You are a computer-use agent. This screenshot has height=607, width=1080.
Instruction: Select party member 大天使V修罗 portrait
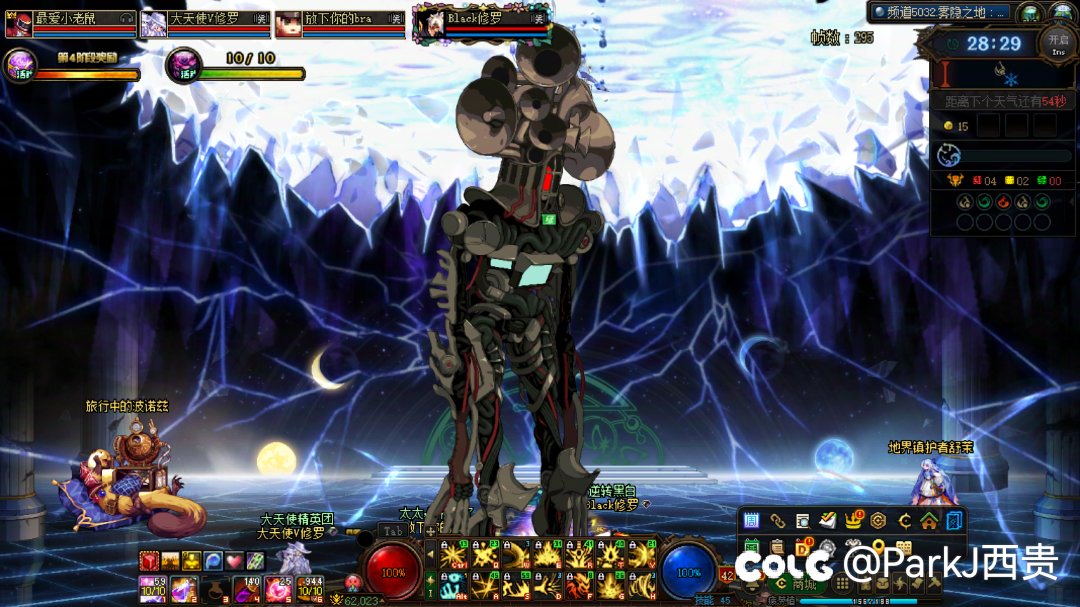pos(153,23)
